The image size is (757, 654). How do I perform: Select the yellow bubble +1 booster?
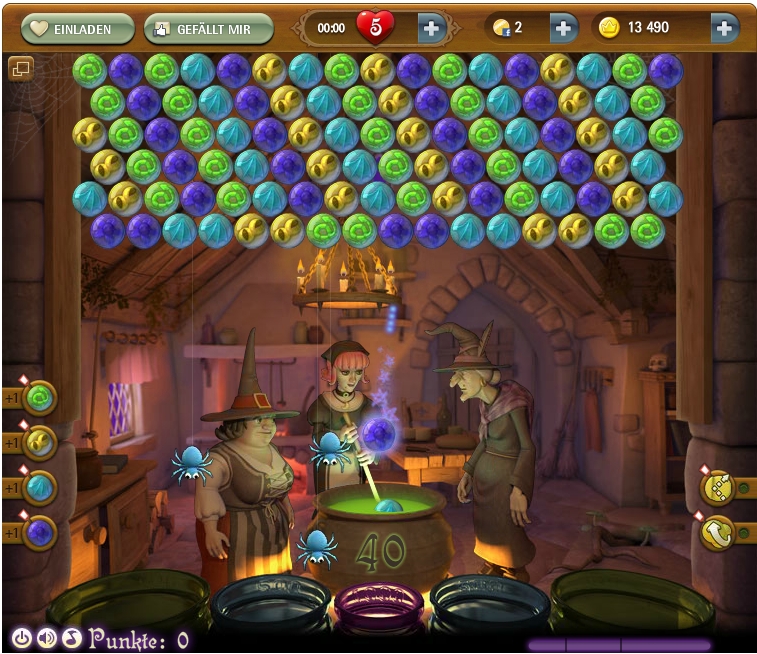click(39, 442)
